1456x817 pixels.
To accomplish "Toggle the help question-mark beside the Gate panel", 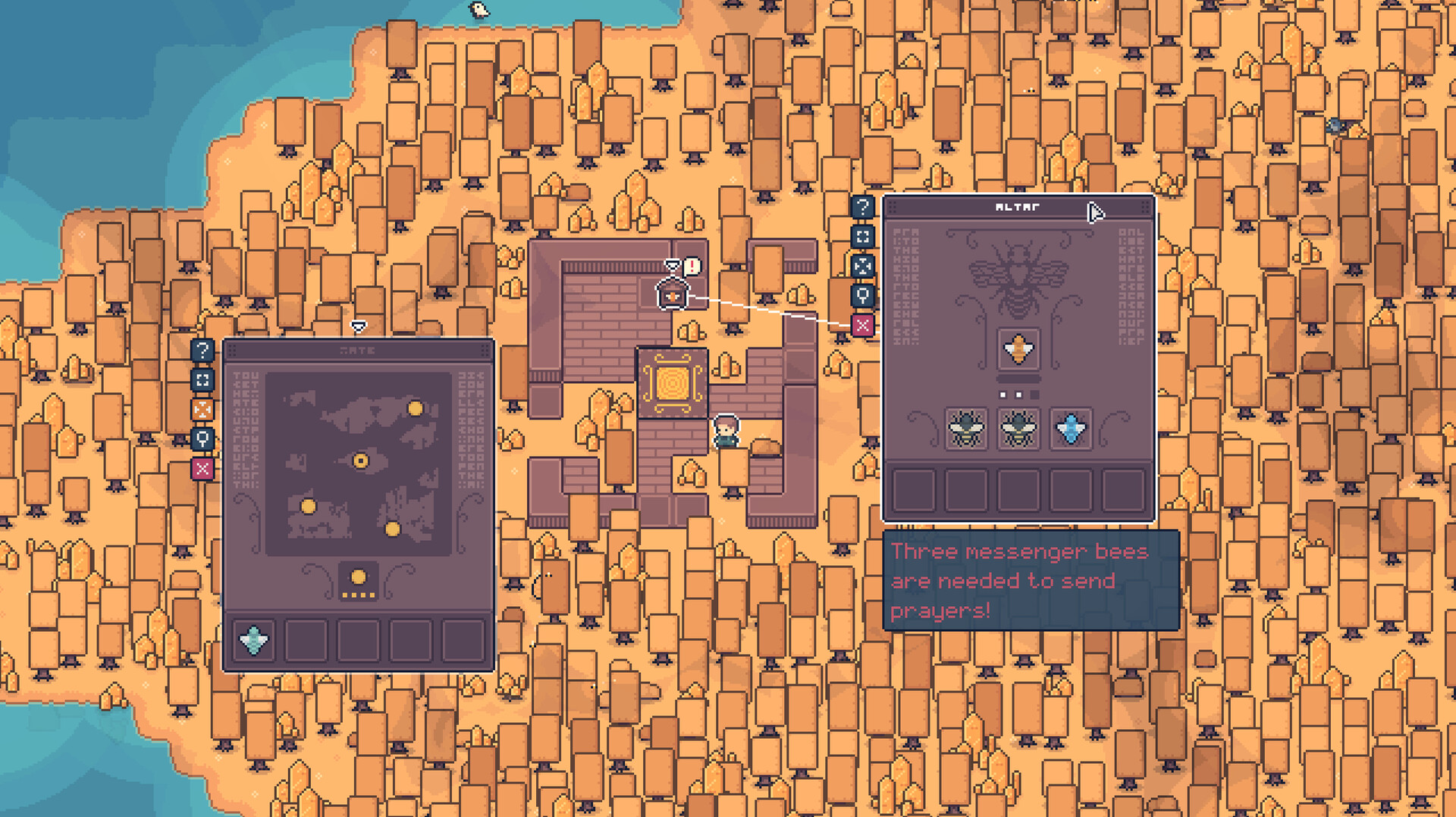I will pyautogui.click(x=202, y=349).
